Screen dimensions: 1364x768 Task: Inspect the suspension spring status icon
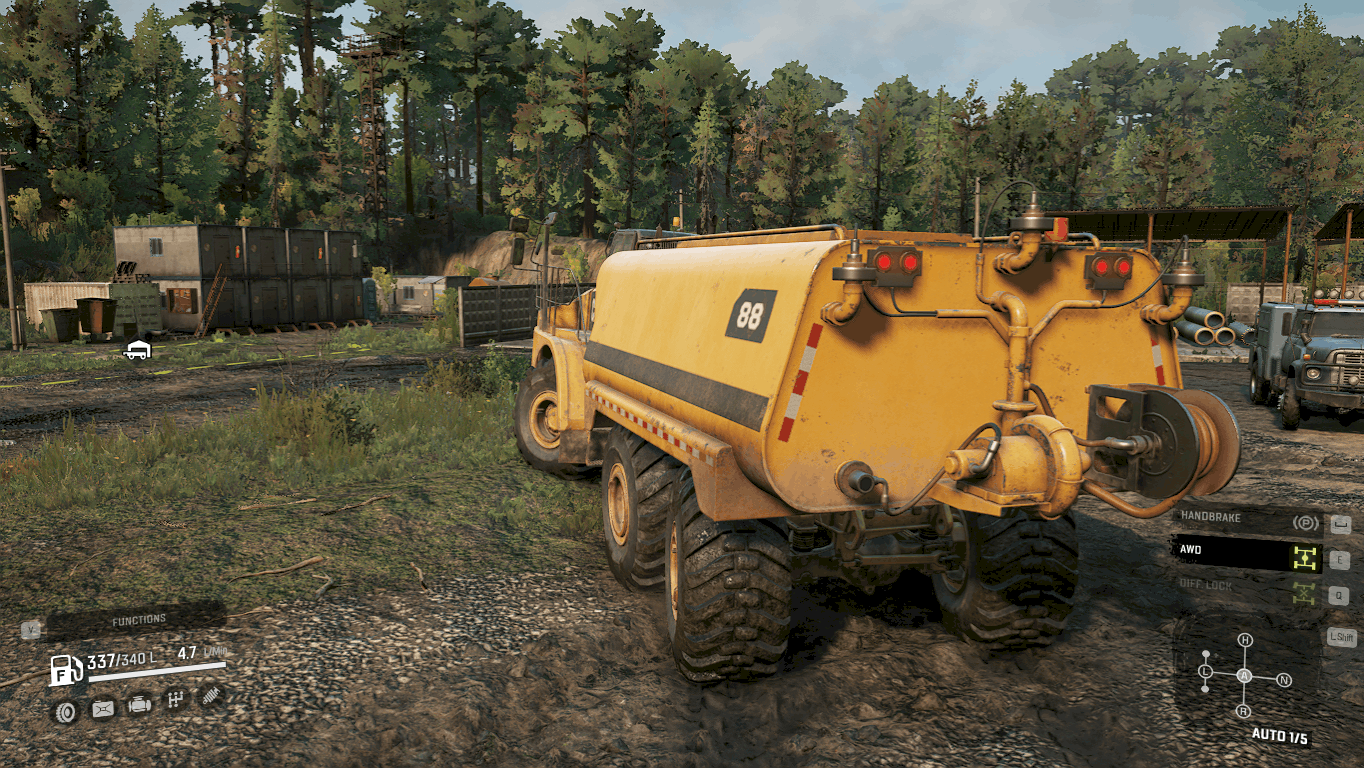pyautogui.click(x=210, y=695)
